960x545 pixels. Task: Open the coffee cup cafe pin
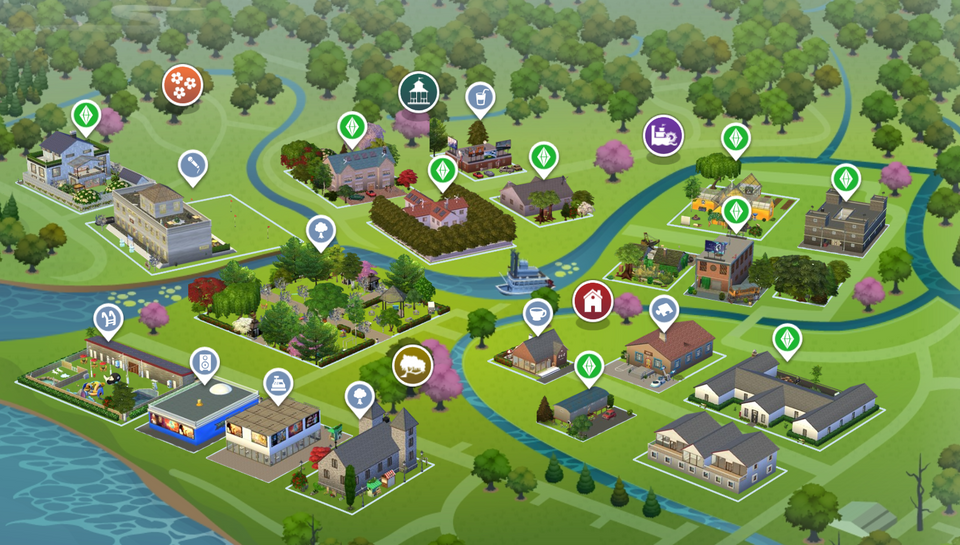click(x=538, y=314)
